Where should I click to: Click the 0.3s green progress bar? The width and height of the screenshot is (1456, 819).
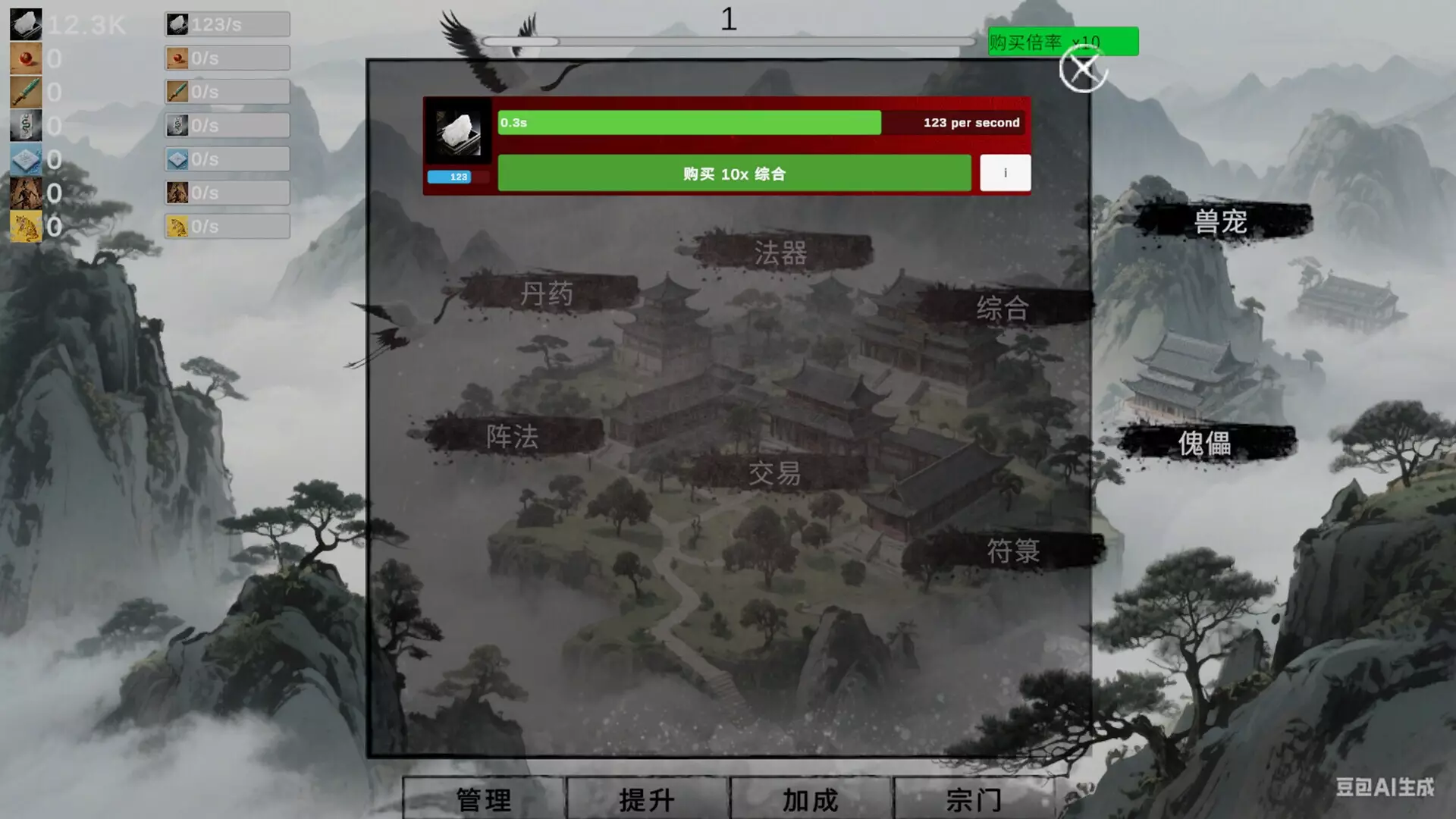689,122
